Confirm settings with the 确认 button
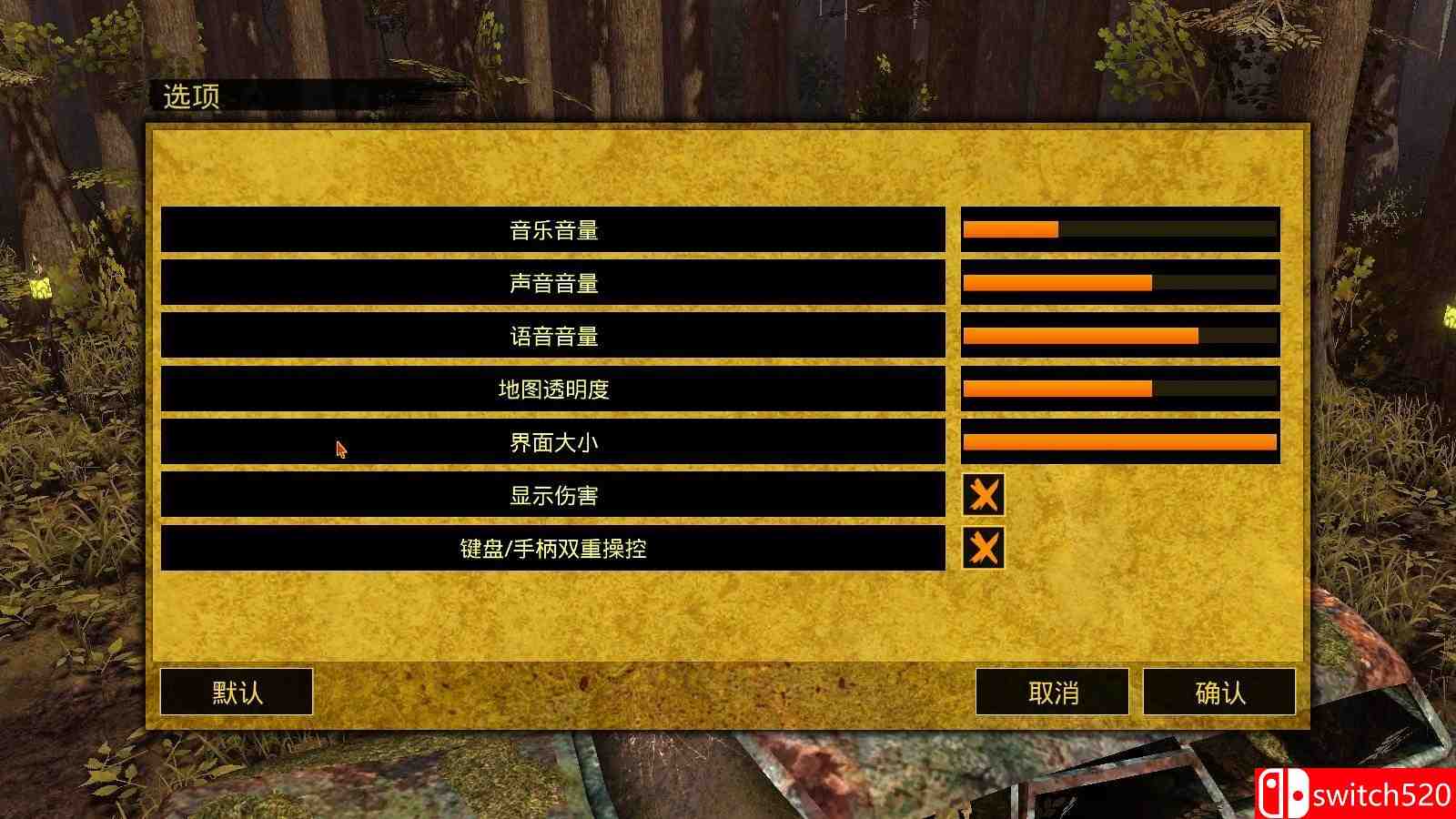Image resolution: width=1456 pixels, height=819 pixels. 1219,693
